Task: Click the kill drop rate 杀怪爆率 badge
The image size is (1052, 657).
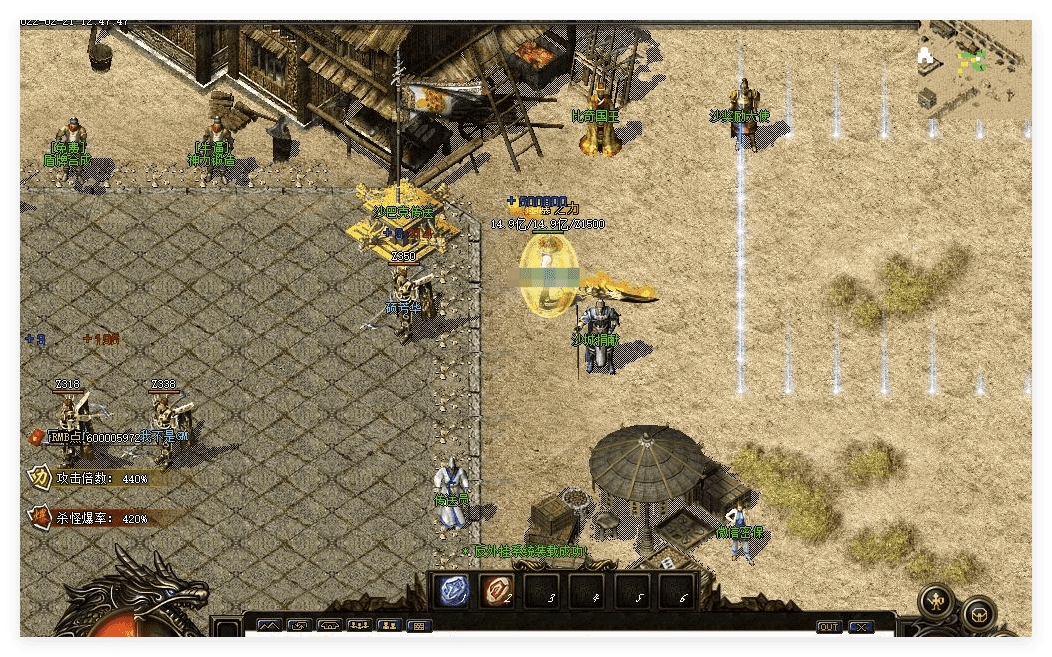Action: [x=40, y=518]
